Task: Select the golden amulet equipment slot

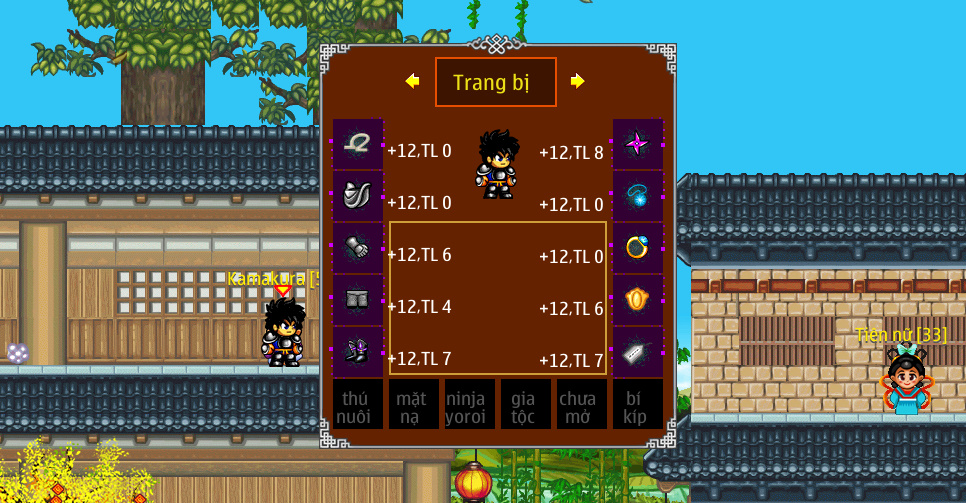Action: tap(638, 300)
